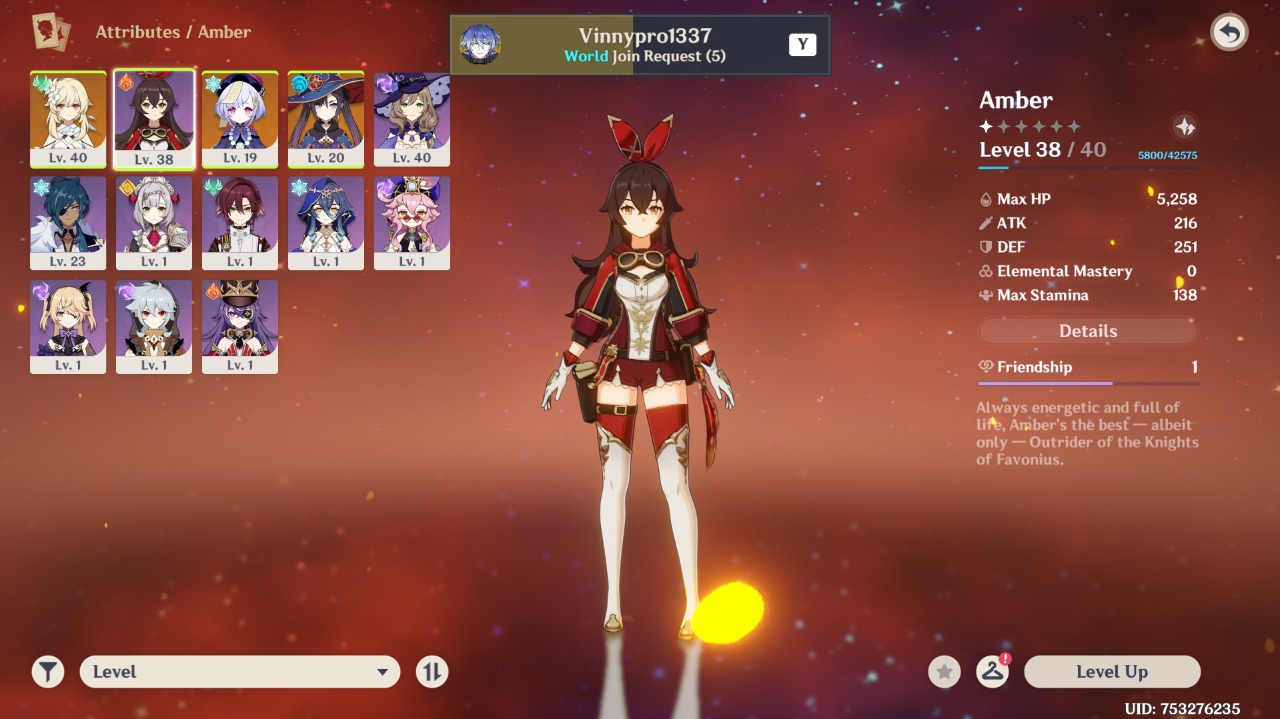
Task: Expand the Level sorting dropdown
Action: pos(240,672)
